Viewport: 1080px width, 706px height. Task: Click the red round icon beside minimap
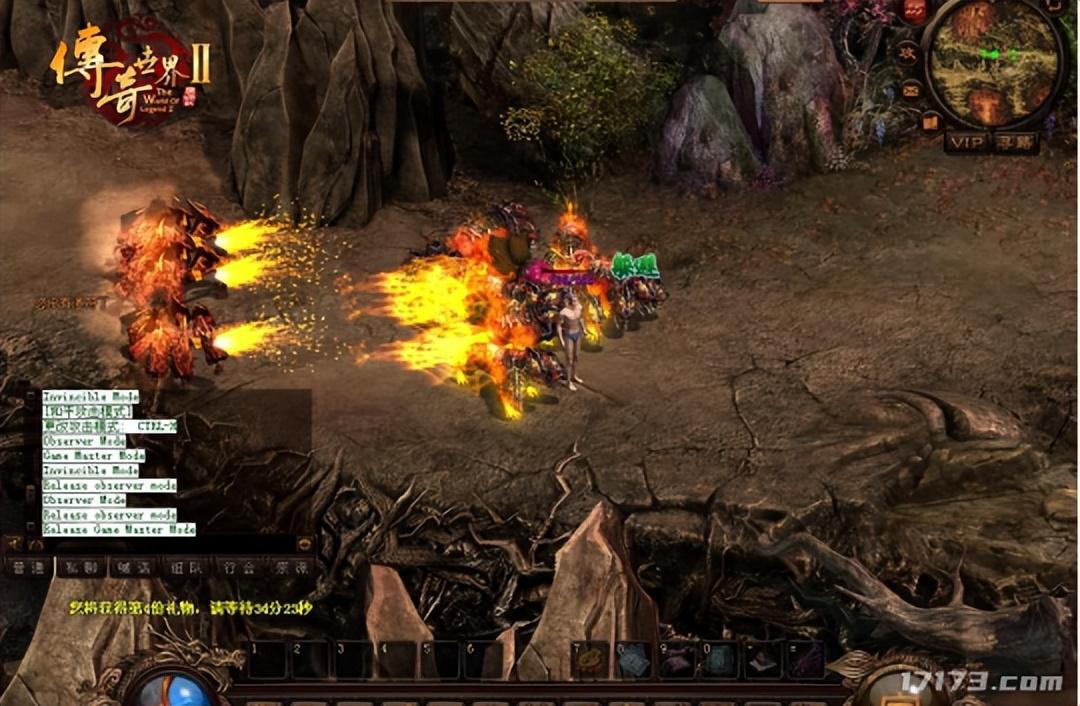916,12
